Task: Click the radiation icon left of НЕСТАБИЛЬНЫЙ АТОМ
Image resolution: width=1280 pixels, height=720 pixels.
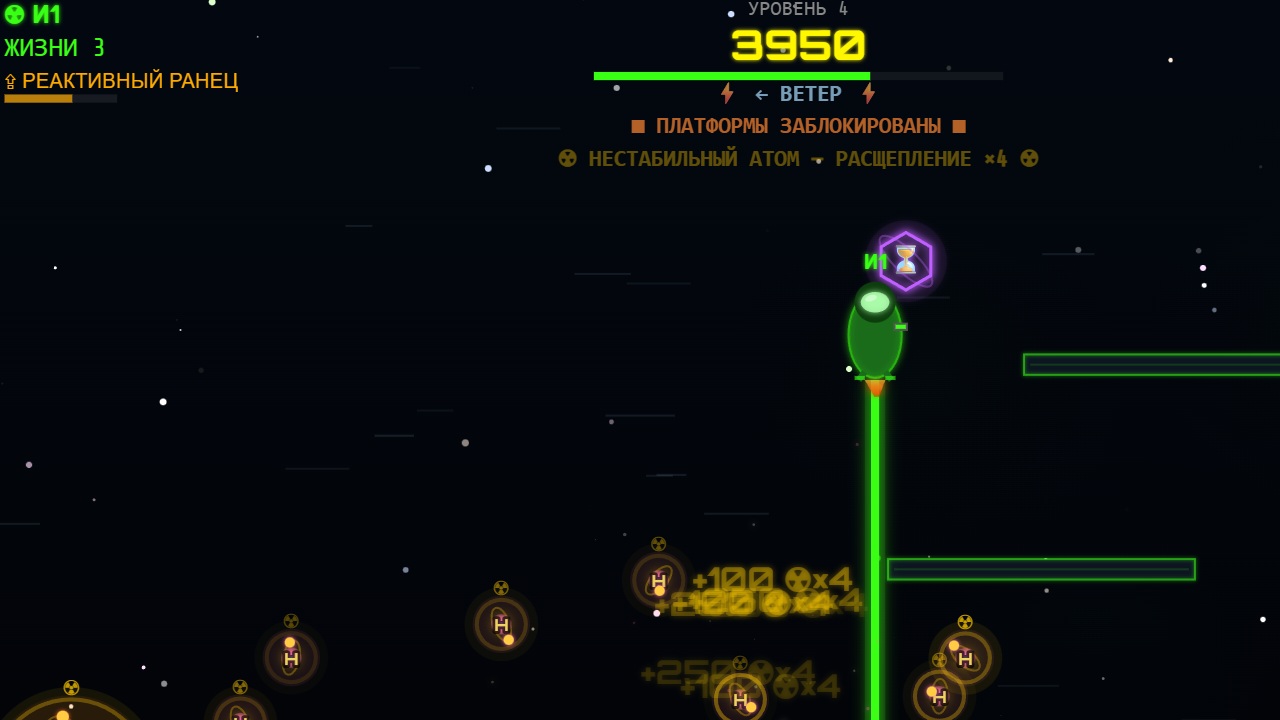Action: coord(567,158)
